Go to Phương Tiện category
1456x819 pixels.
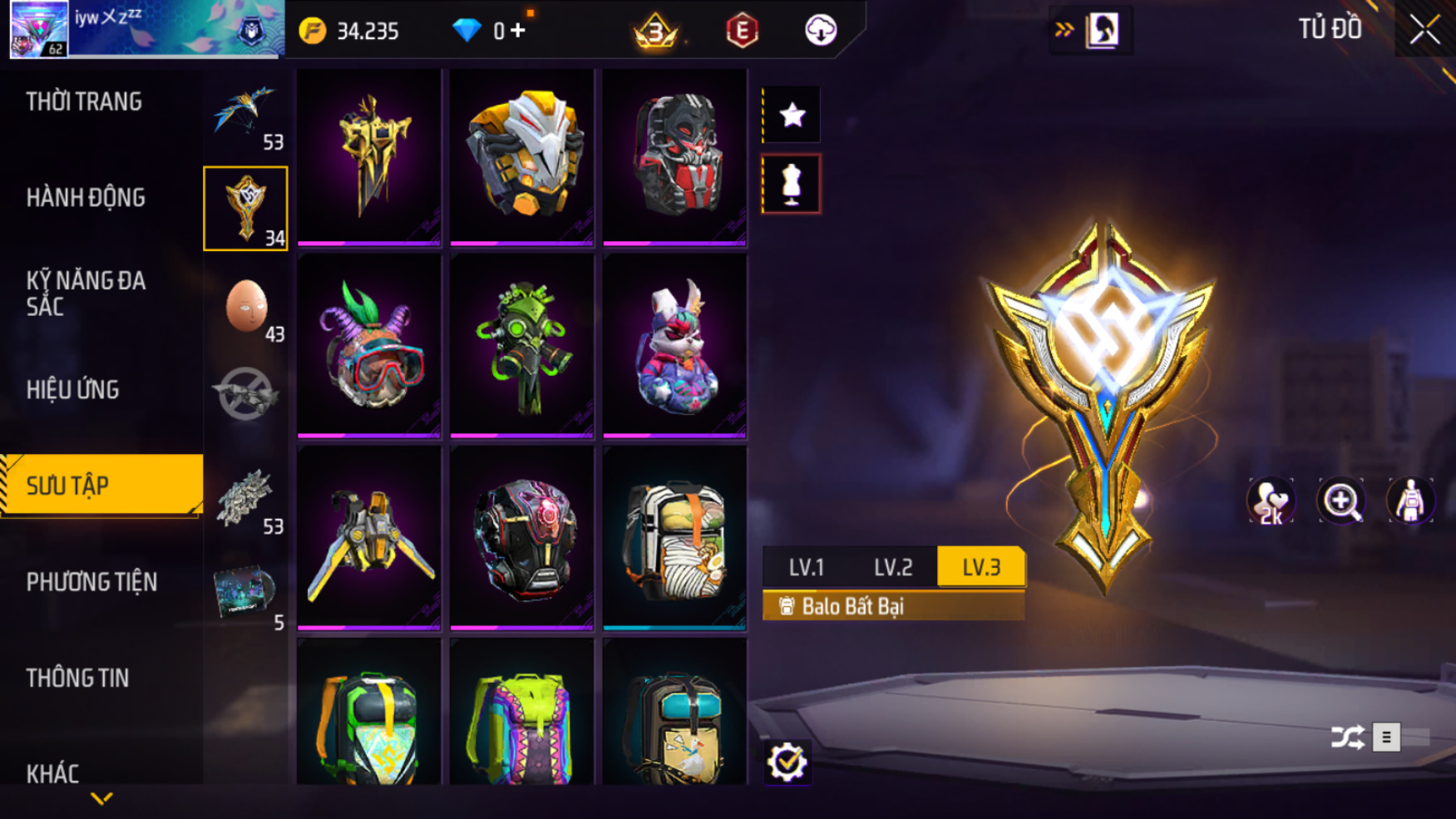91,582
